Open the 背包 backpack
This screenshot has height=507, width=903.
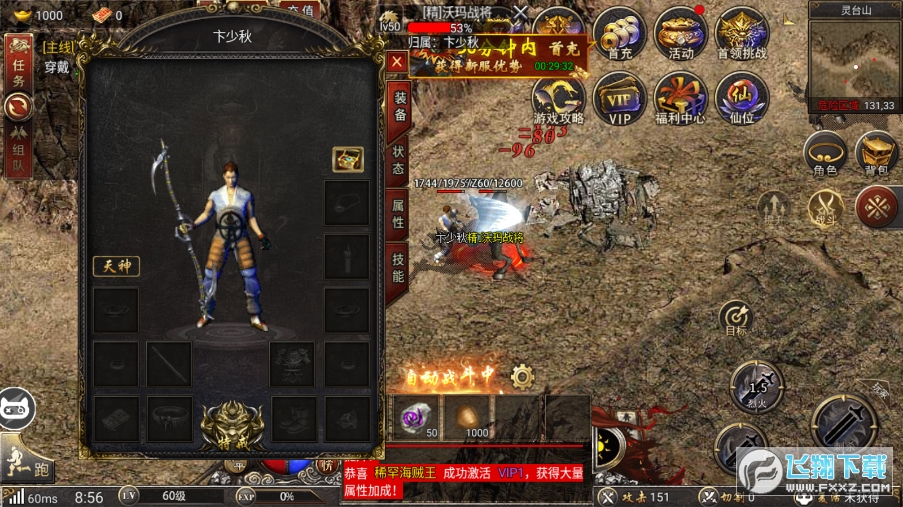(x=876, y=154)
